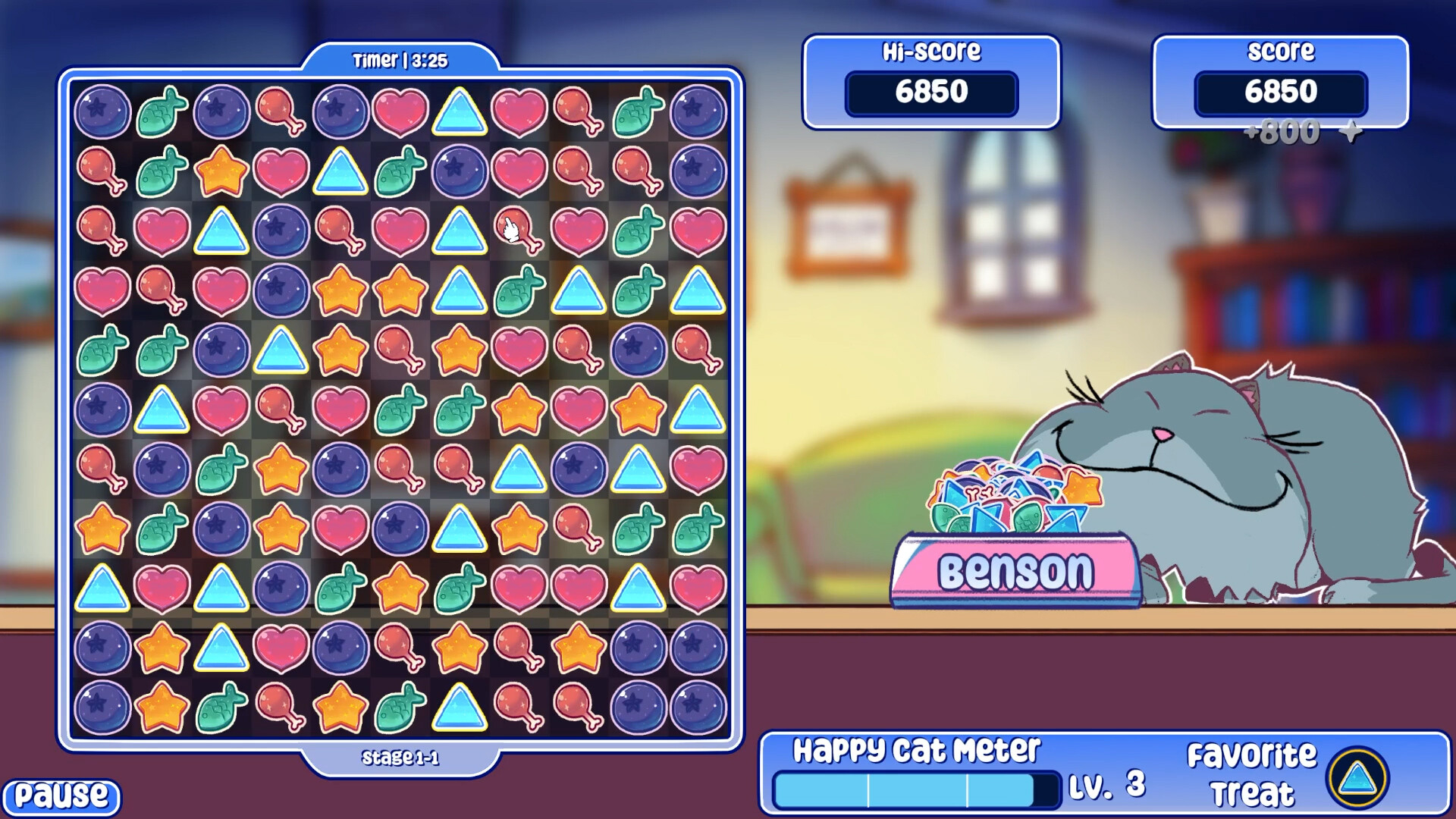The height and width of the screenshot is (819, 1456).
Task: Select the drumstick treat under the cursor
Action: 519,233
